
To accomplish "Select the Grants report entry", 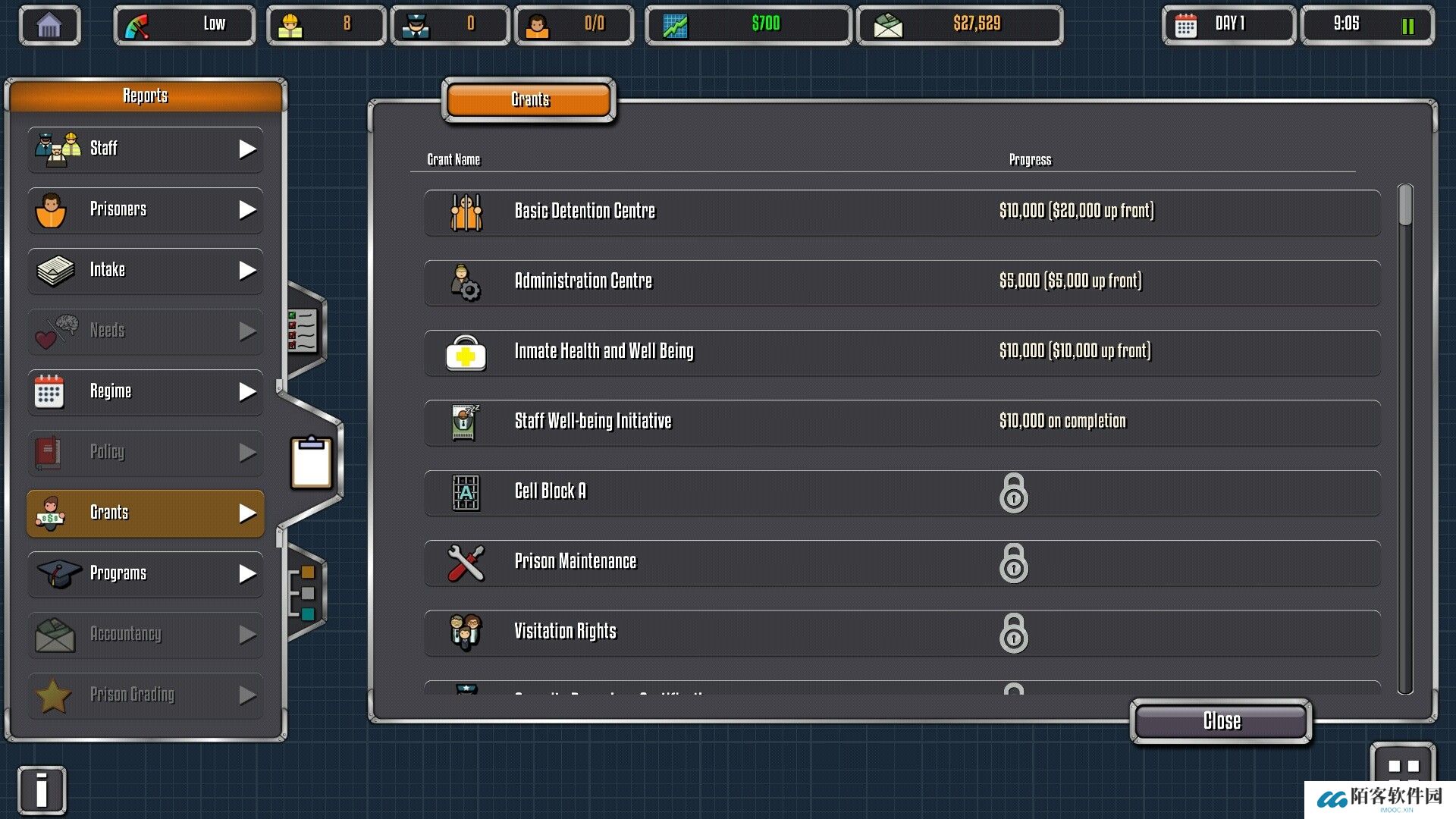I will [x=146, y=513].
